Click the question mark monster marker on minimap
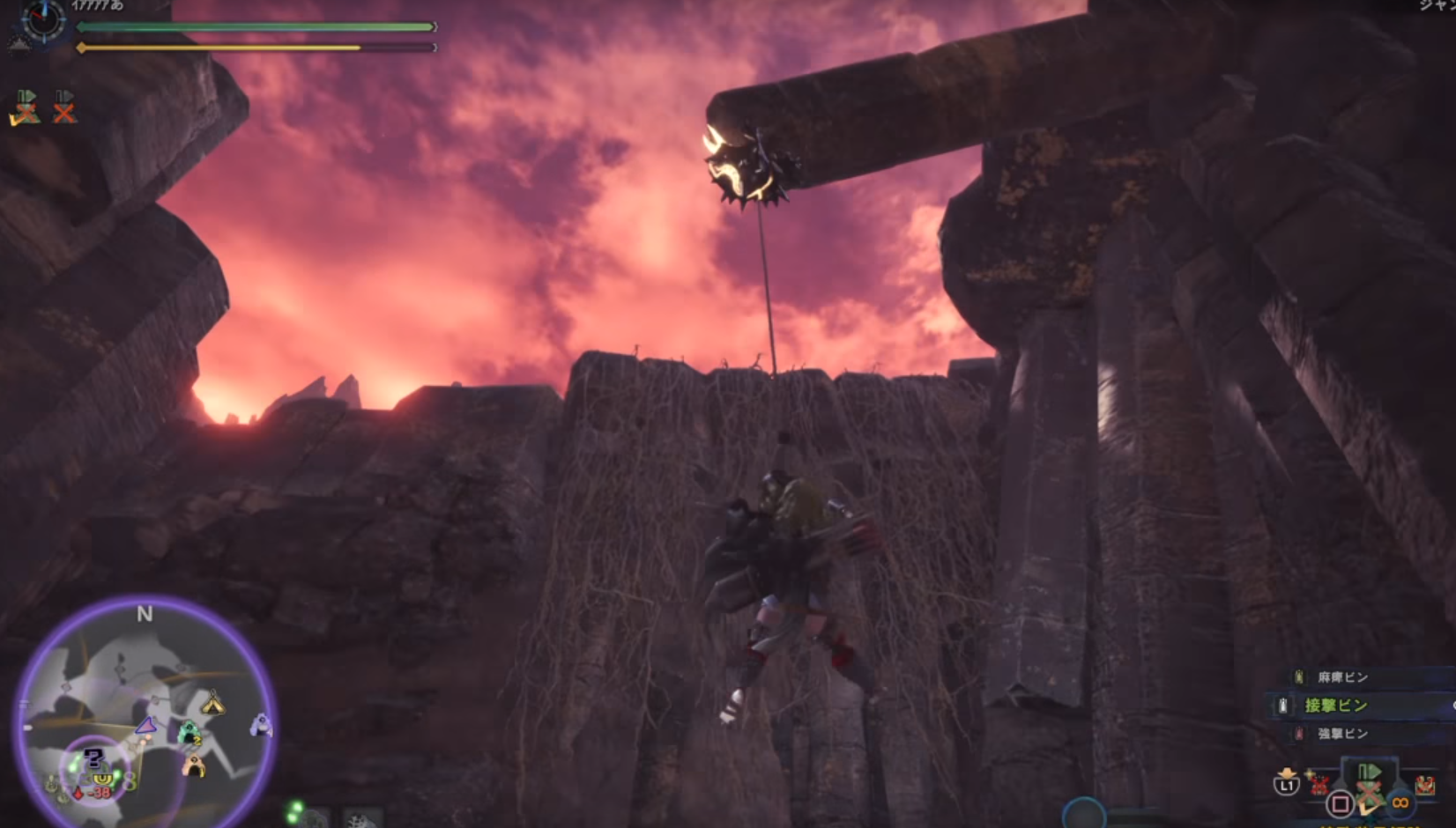 [x=93, y=757]
